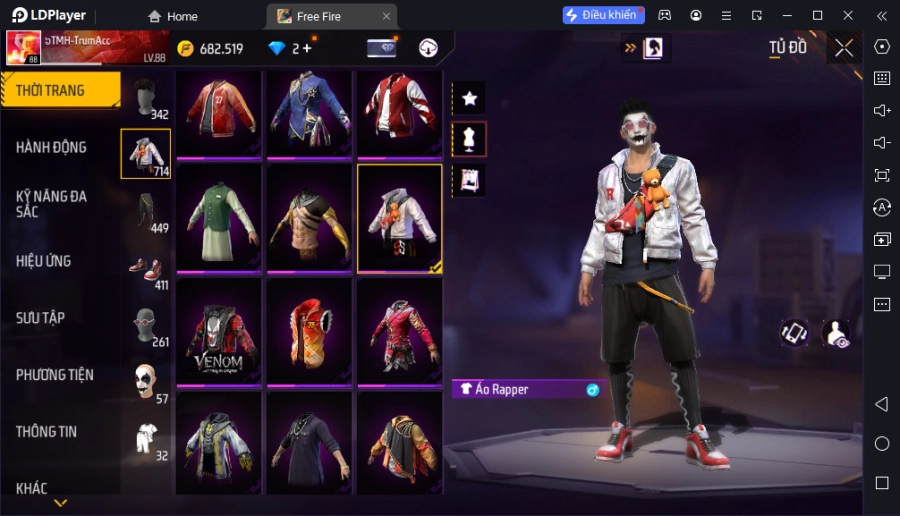Open the star favorites filter

tap(469, 98)
